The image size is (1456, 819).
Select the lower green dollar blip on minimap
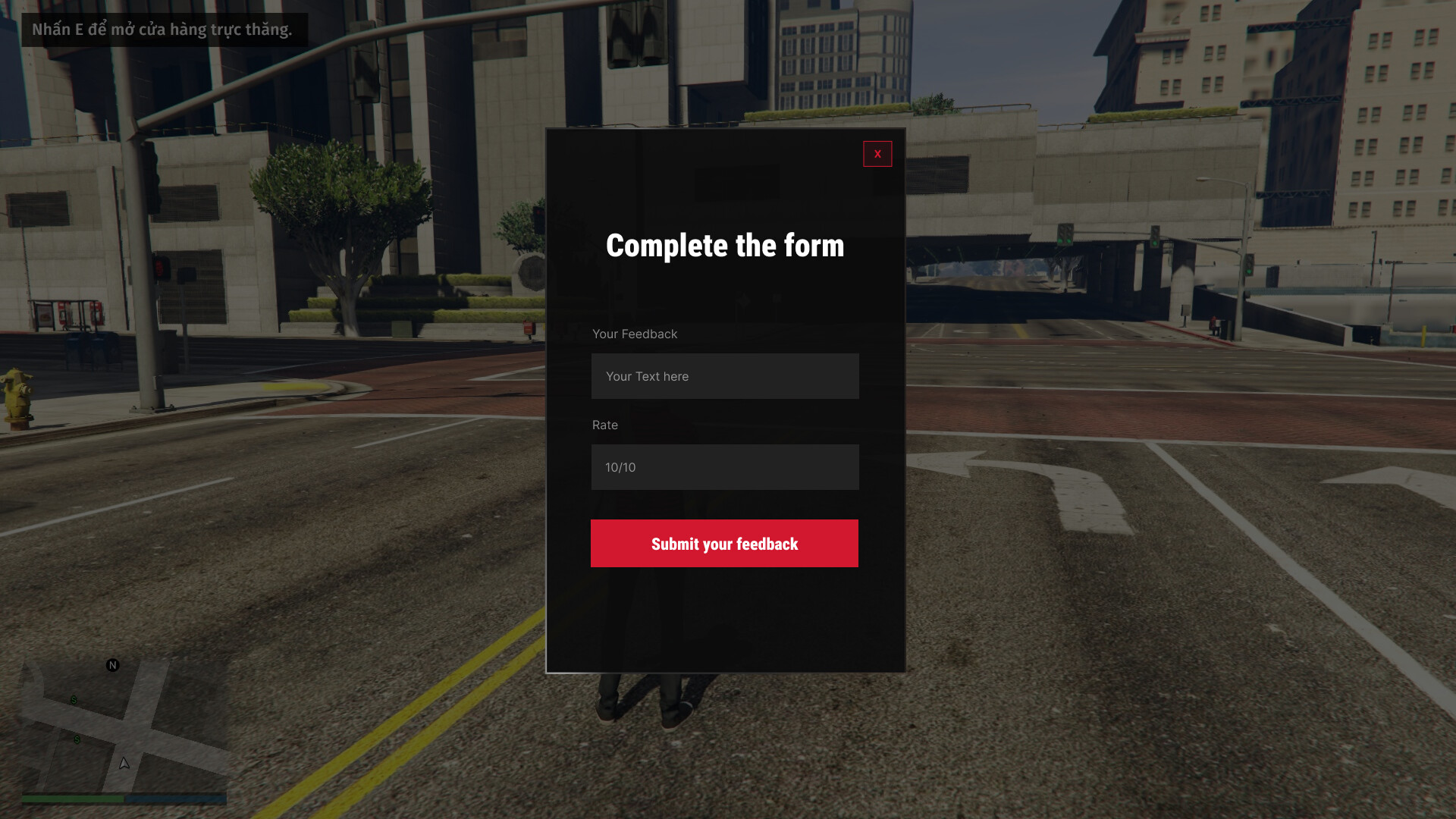click(75, 739)
